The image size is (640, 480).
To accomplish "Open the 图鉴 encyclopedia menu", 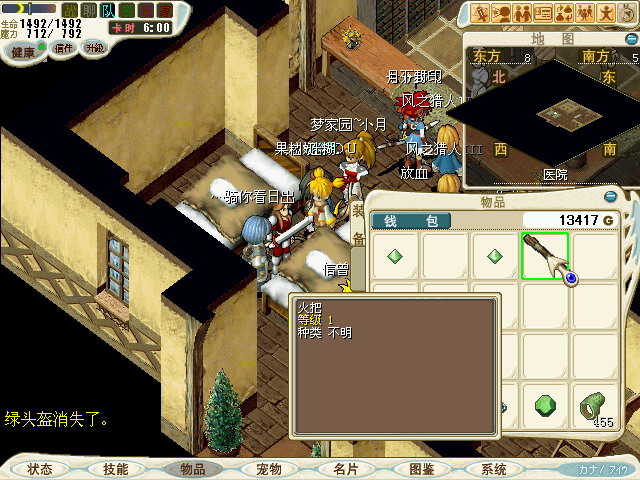I will [421, 468].
